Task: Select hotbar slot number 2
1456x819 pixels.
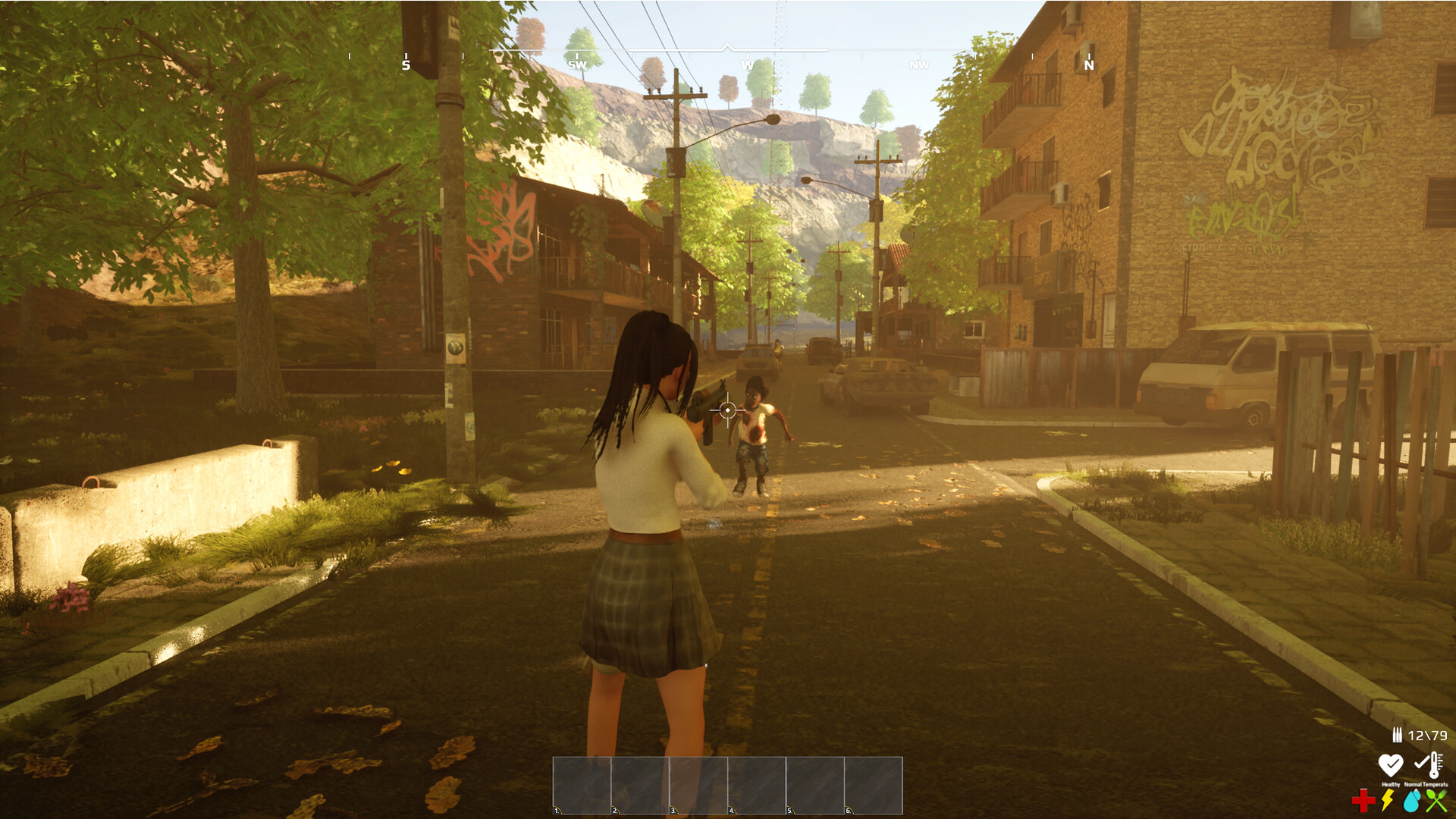Action: point(640,785)
